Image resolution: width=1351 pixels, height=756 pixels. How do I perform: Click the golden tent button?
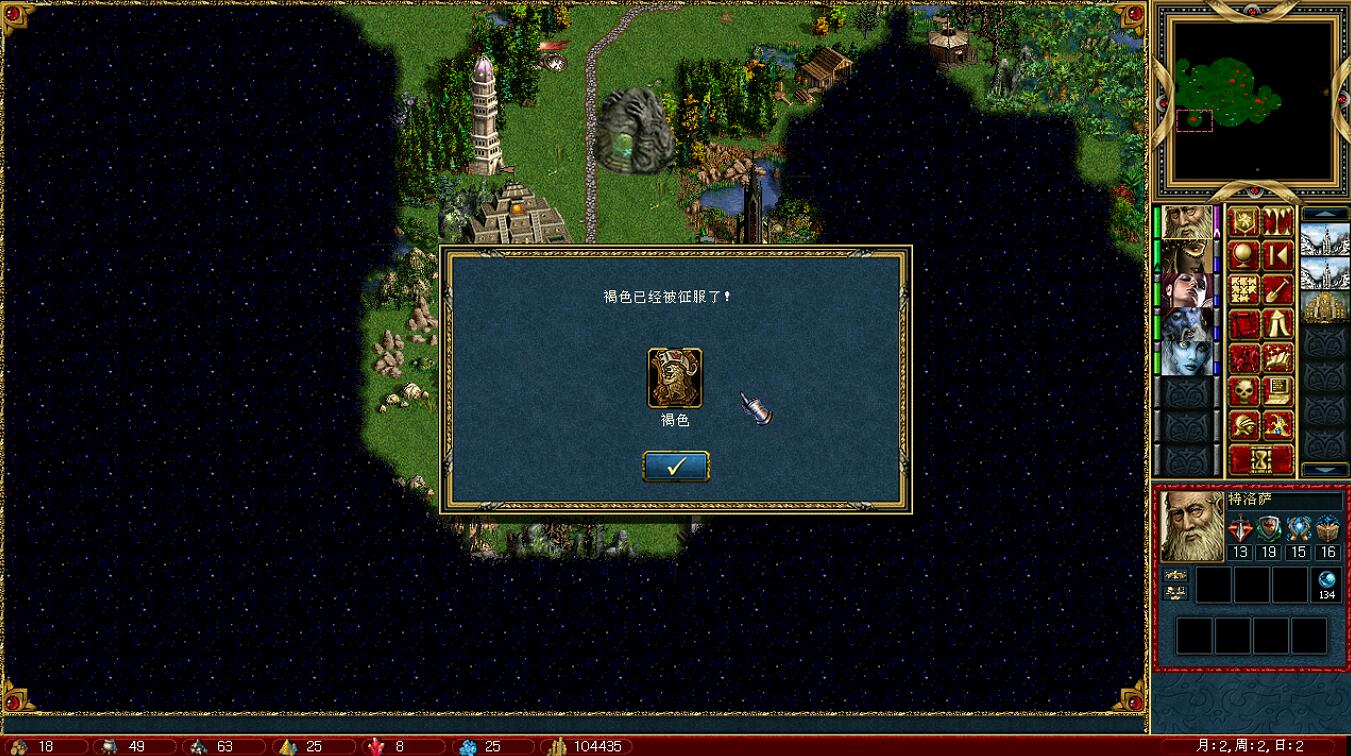[1278, 324]
